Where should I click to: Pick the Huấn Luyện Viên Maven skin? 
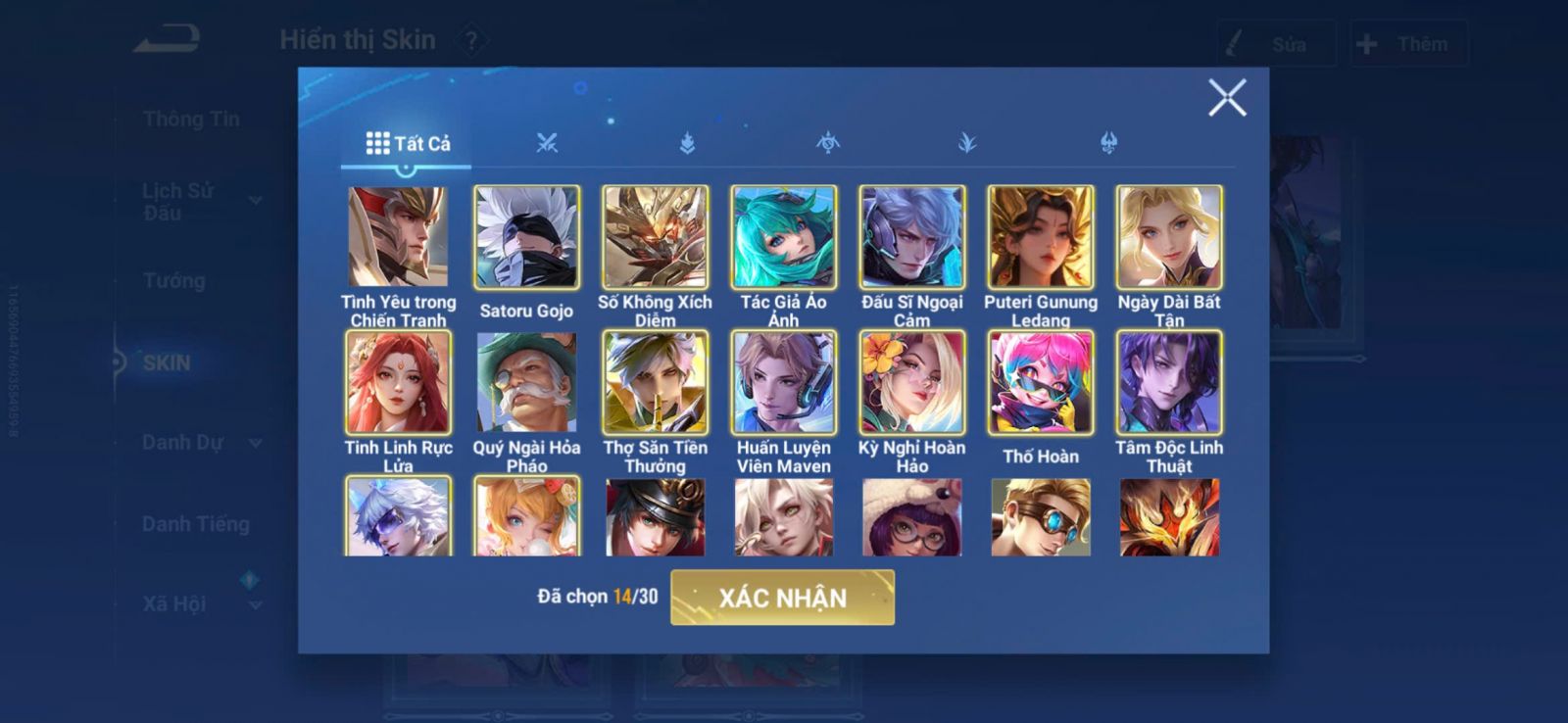(783, 382)
